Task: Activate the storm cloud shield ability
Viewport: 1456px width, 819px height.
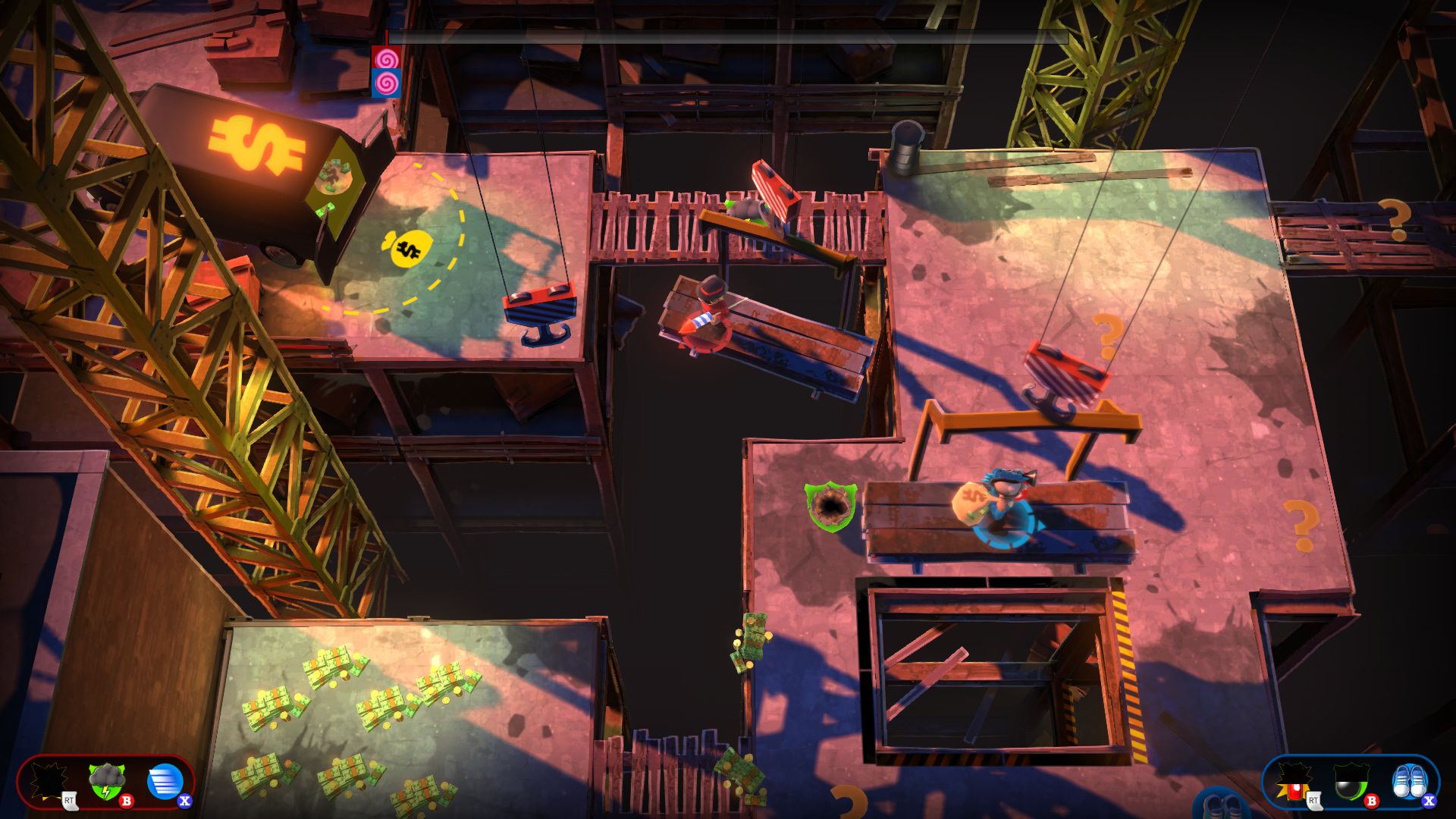Action: point(107,782)
